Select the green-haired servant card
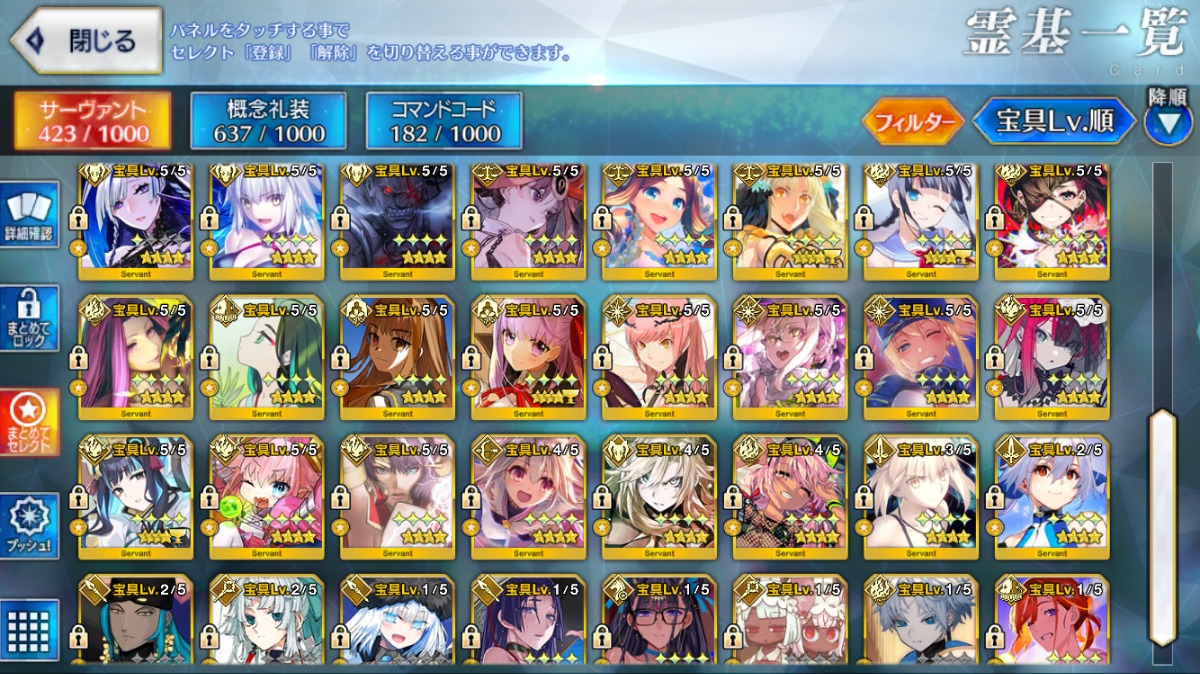This screenshot has width=1200, height=674. point(268,356)
